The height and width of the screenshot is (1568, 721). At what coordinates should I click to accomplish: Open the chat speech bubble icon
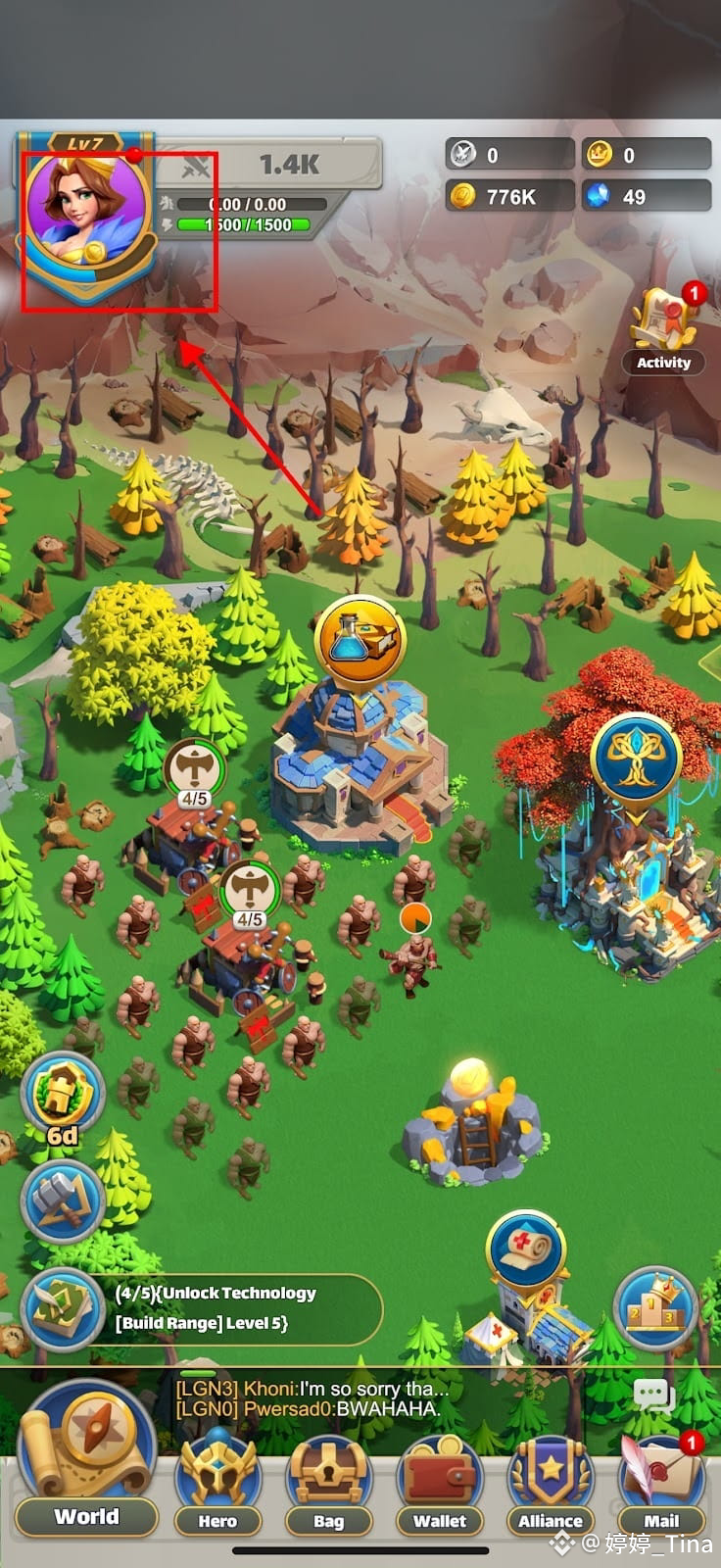click(x=653, y=1395)
